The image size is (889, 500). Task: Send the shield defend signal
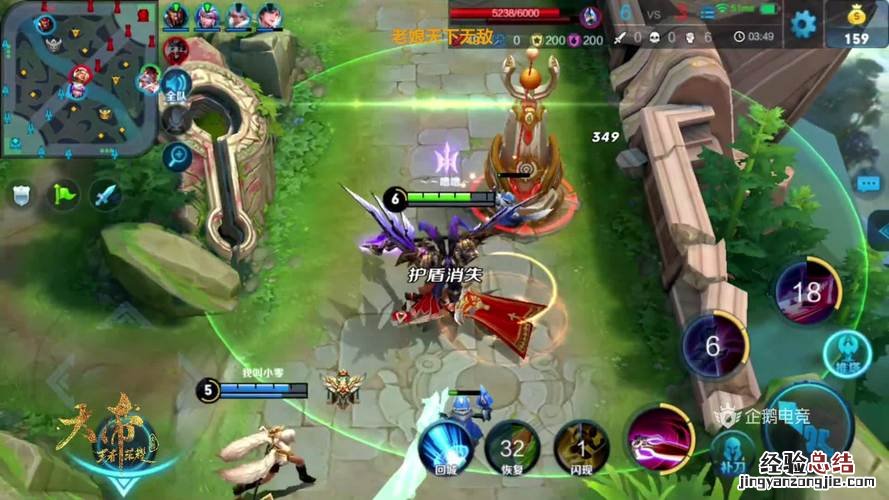[22, 195]
